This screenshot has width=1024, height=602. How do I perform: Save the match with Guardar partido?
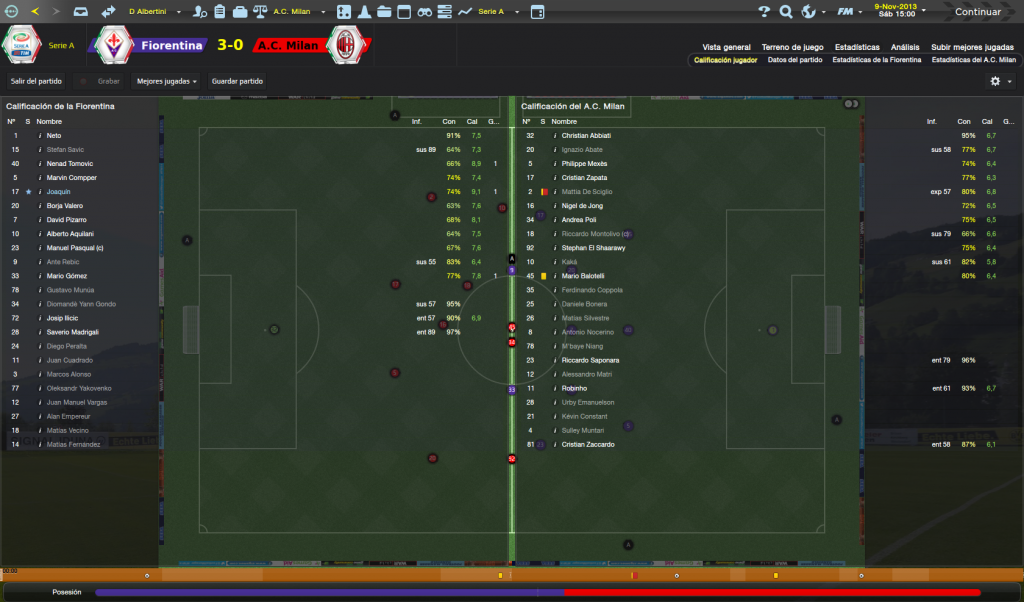[237, 81]
